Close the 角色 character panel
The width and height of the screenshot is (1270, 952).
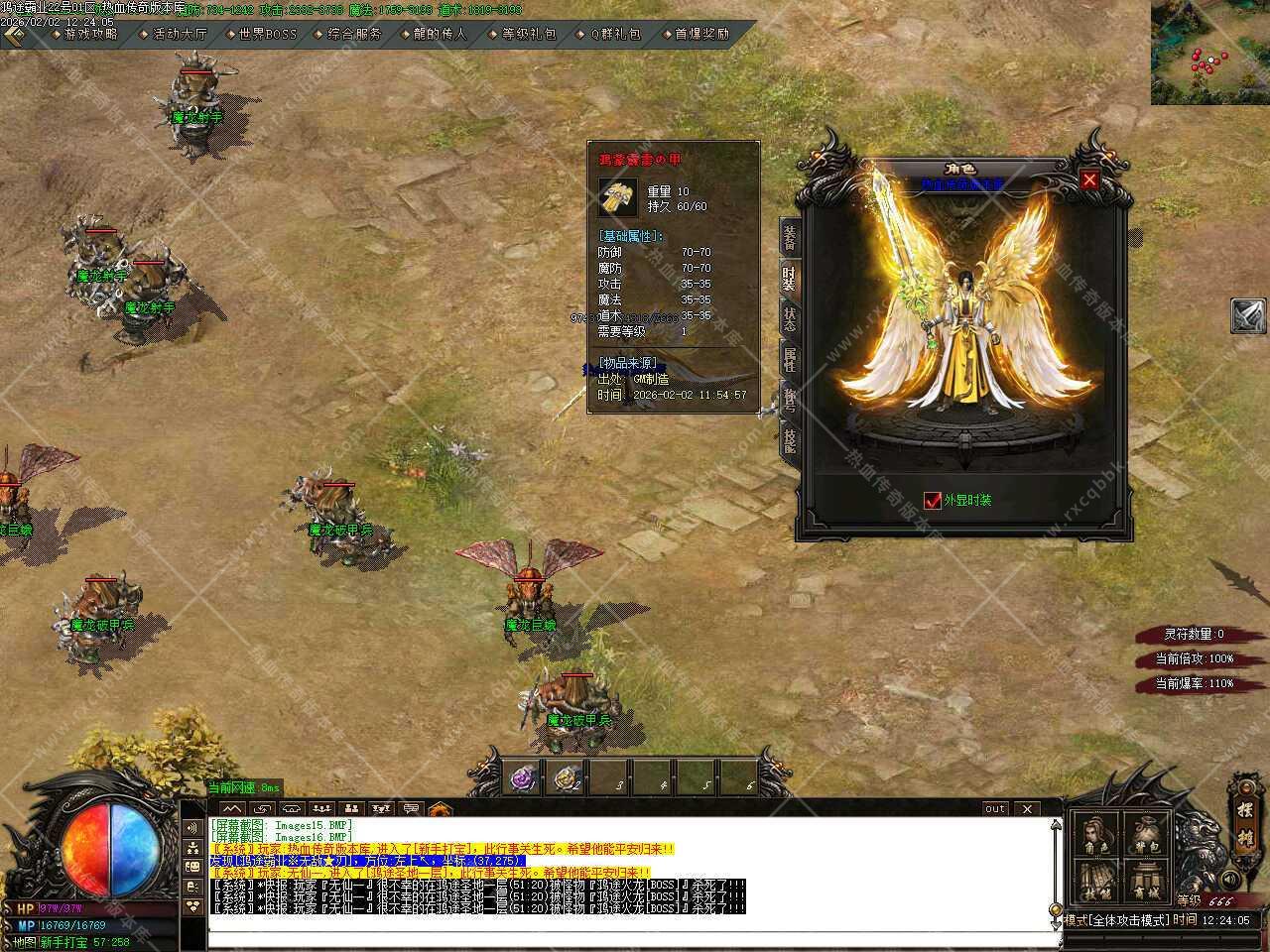1089,179
